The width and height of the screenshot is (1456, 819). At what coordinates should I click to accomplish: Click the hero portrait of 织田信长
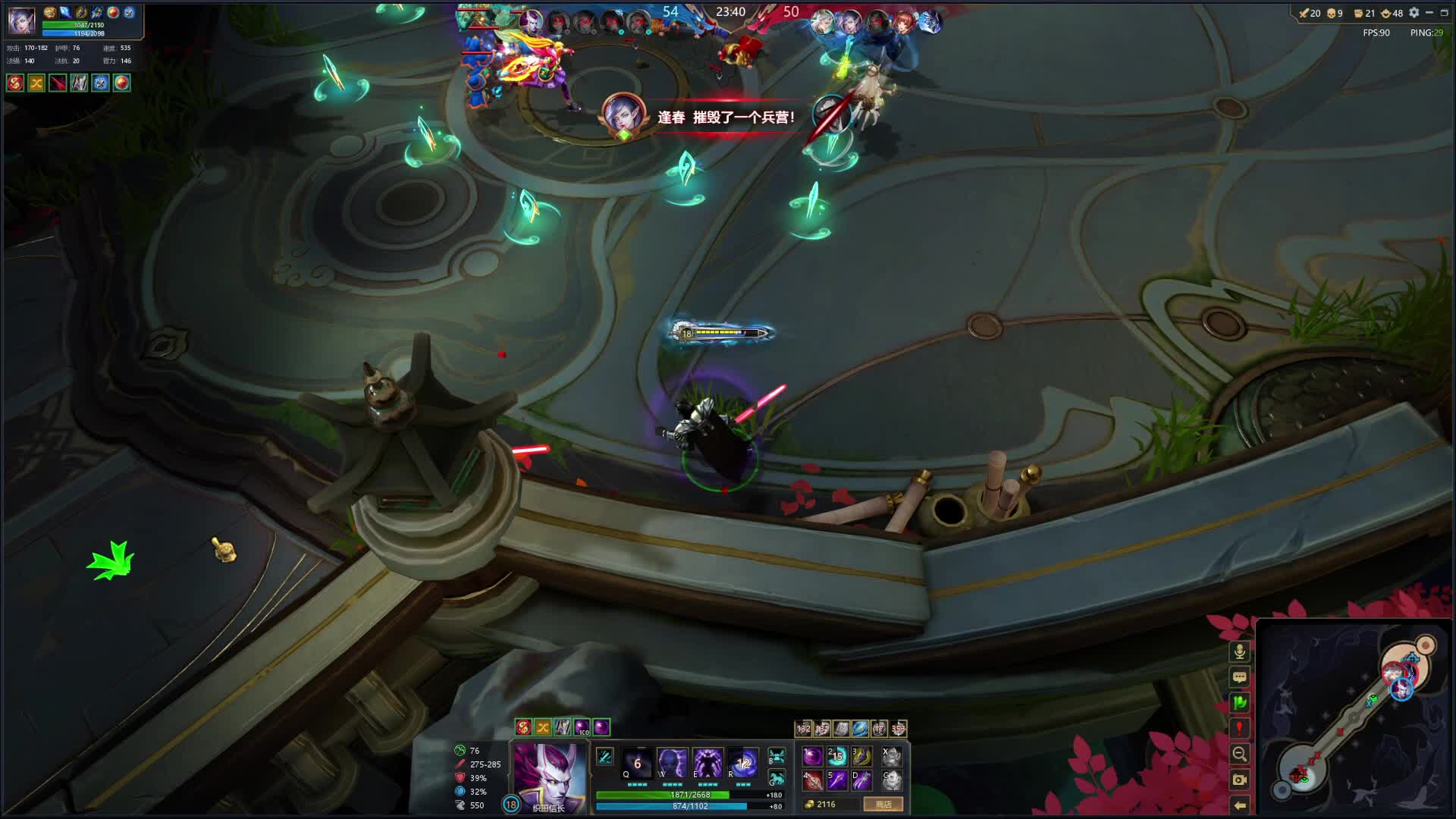click(549, 776)
